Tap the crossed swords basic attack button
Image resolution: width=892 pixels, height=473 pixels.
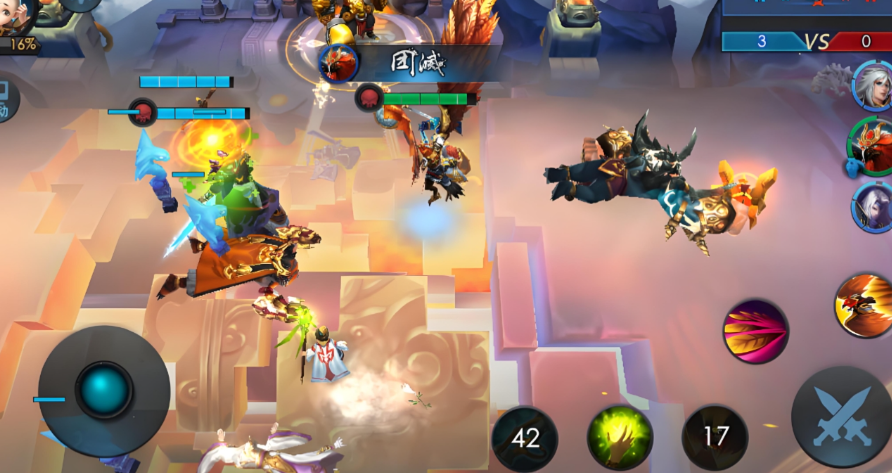840,417
